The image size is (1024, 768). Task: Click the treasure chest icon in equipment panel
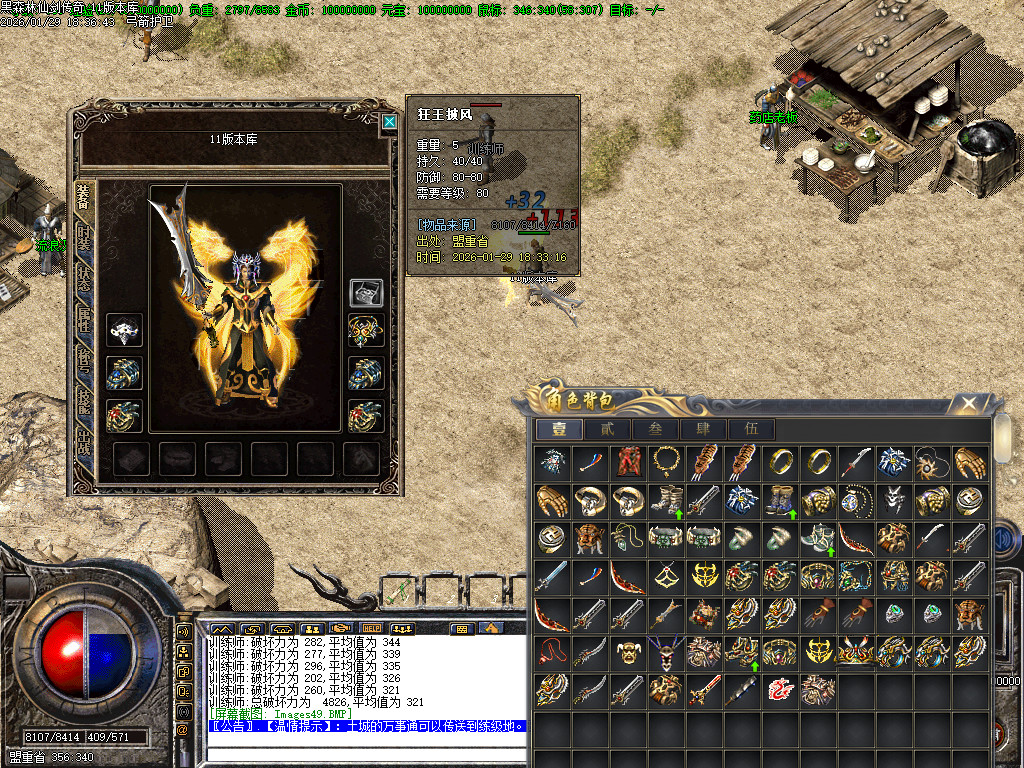[365, 292]
